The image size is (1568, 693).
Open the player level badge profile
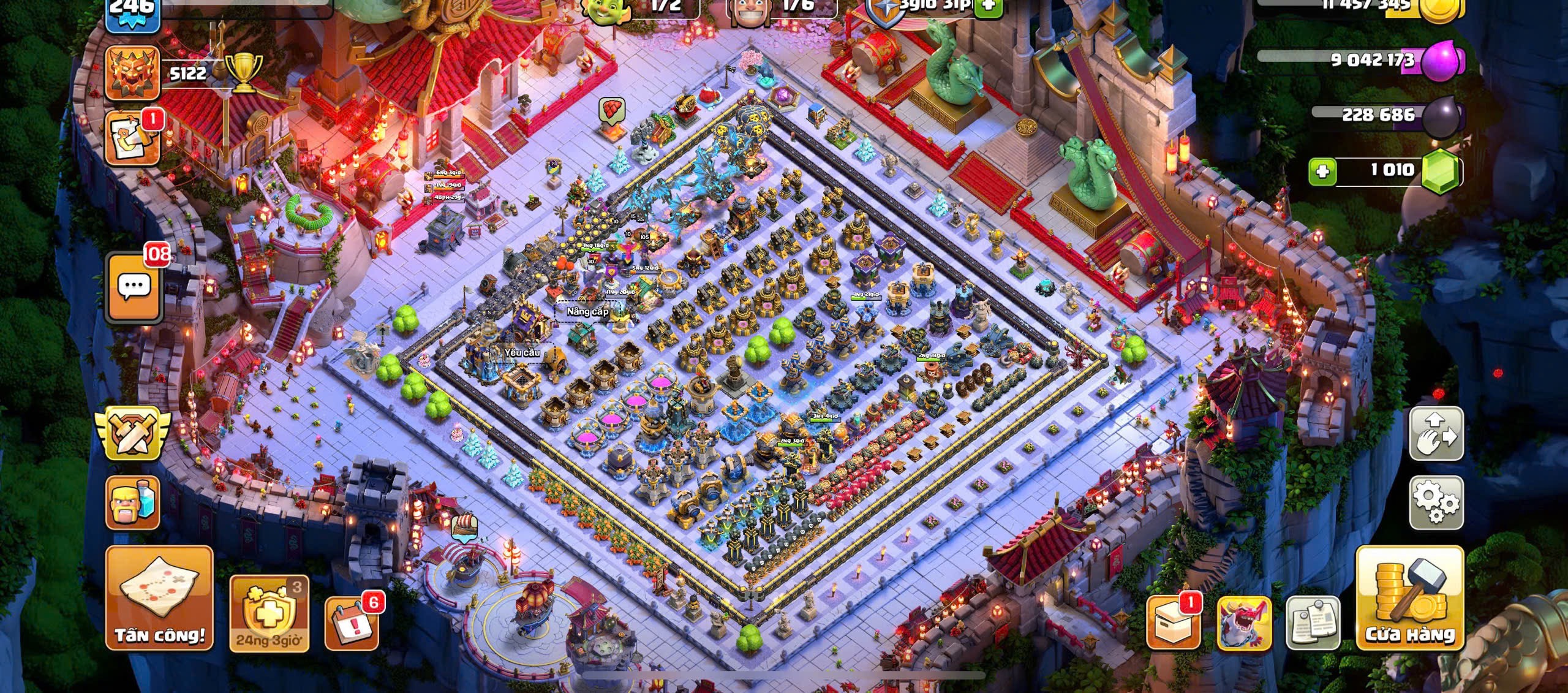[132, 13]
